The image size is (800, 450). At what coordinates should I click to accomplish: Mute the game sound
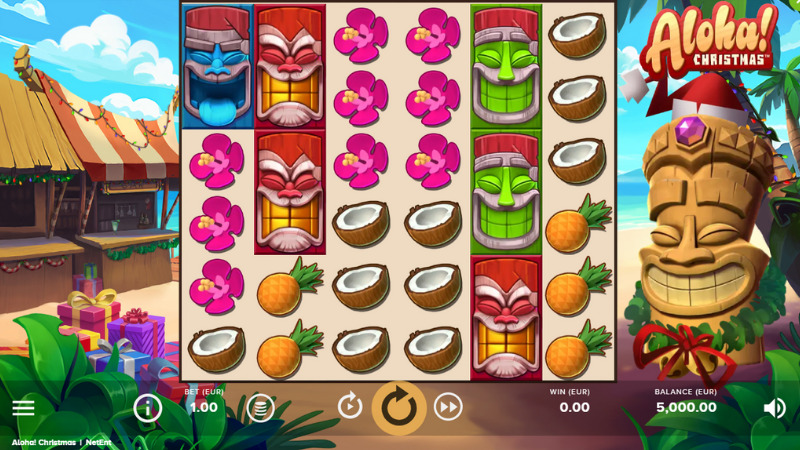click(774, 408)
